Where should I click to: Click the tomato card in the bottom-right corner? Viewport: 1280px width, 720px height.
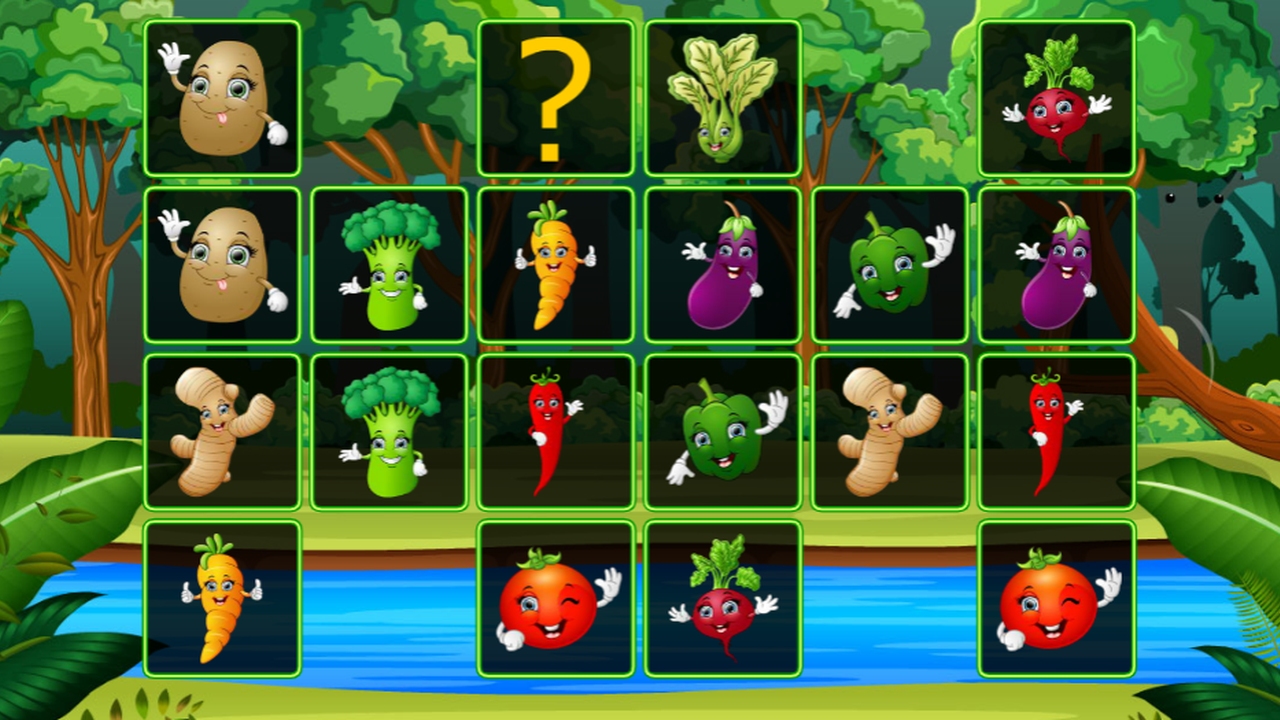(x=1056, y=597)
